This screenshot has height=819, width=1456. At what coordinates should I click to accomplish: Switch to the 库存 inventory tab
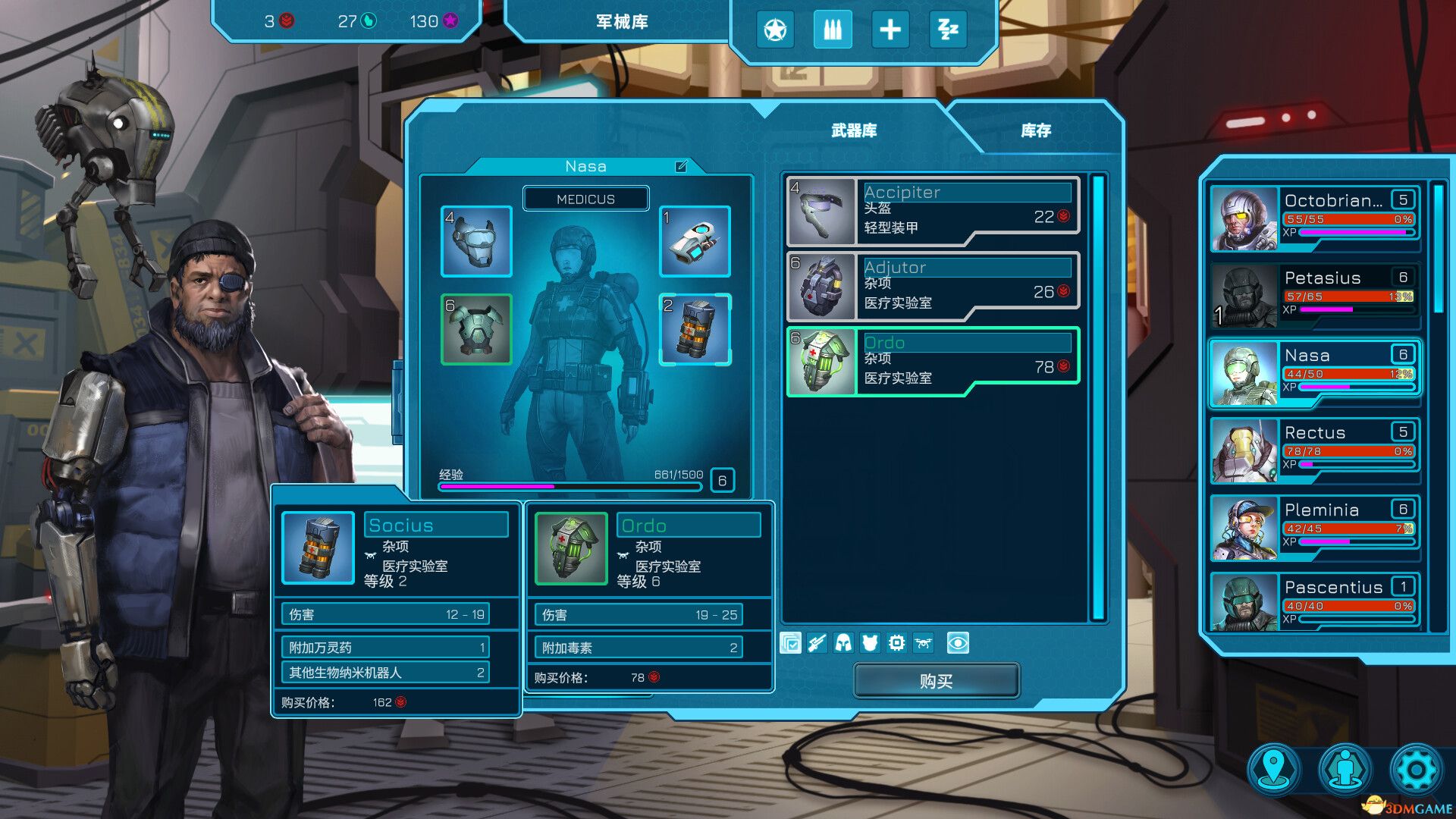(x=1036, y=130)
